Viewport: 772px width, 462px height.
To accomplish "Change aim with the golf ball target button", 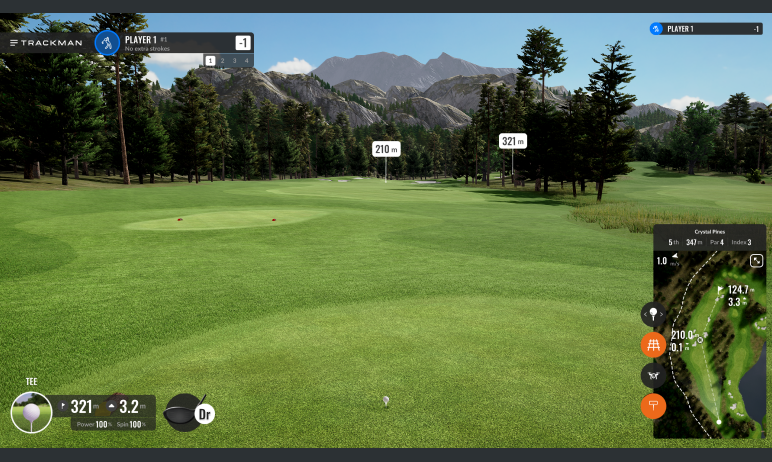I will pos(653,314).
